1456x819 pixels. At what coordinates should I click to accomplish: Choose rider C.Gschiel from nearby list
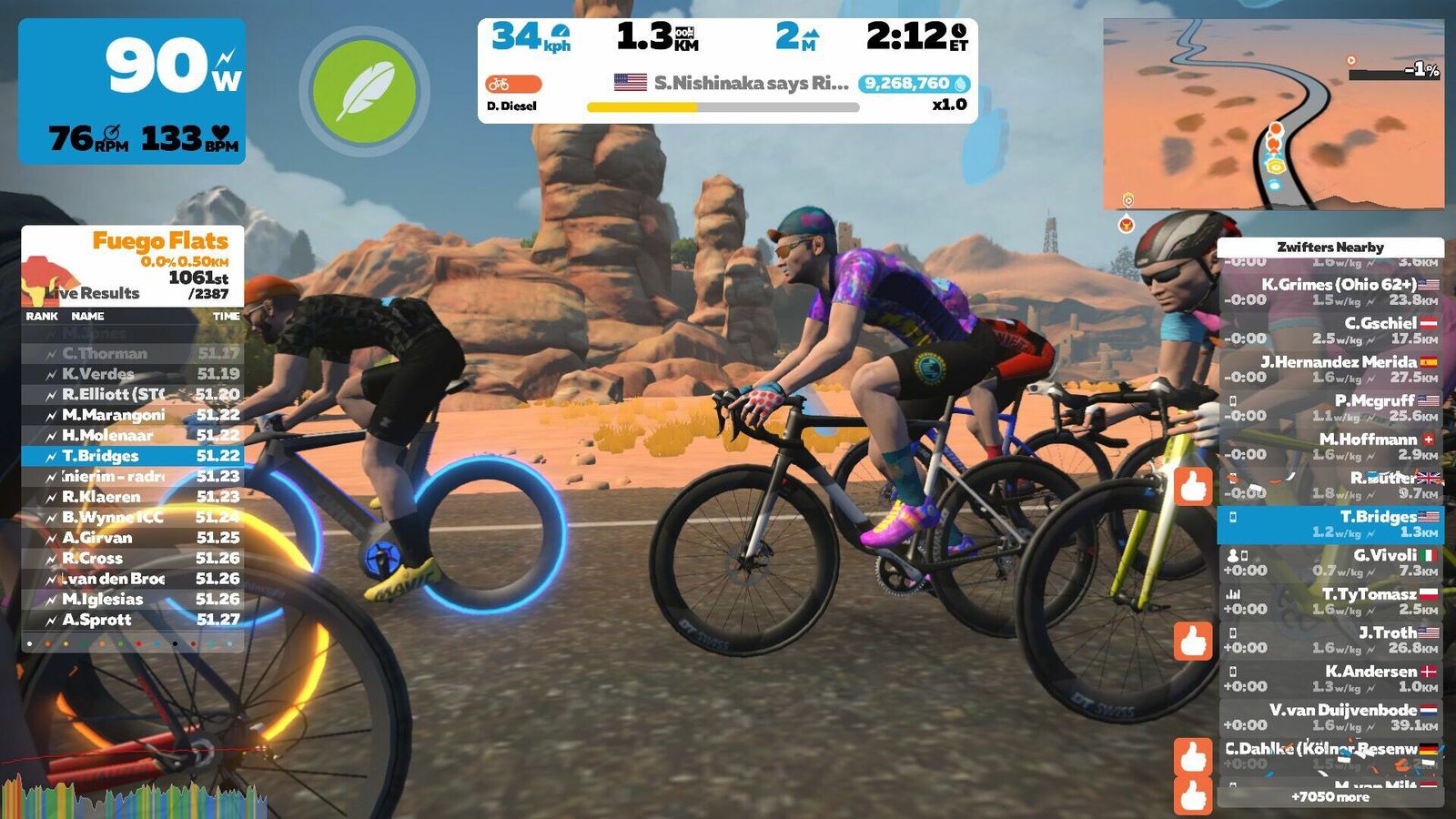1330,330
